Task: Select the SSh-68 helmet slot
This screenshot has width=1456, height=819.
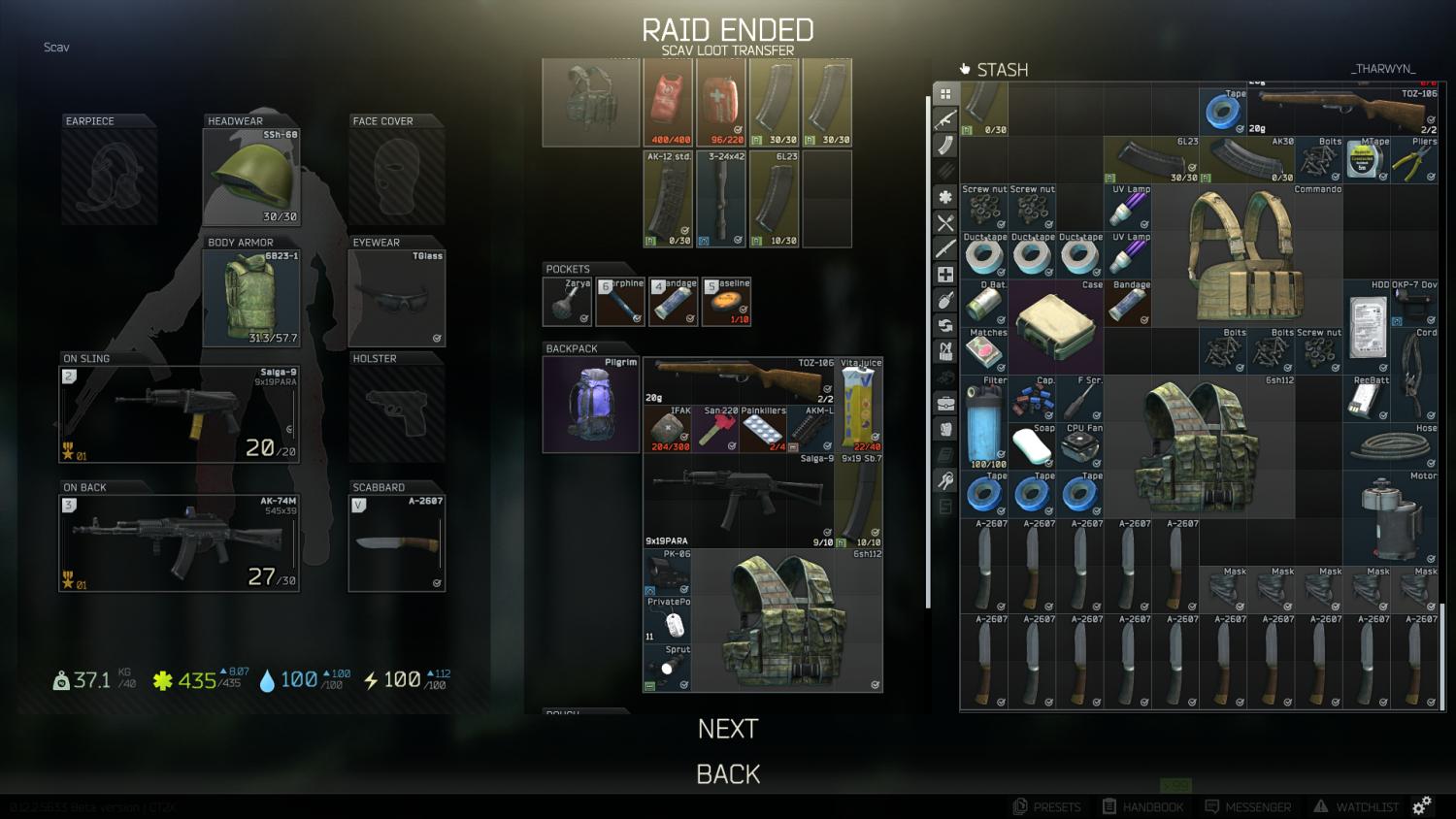Action: (251, 177)
